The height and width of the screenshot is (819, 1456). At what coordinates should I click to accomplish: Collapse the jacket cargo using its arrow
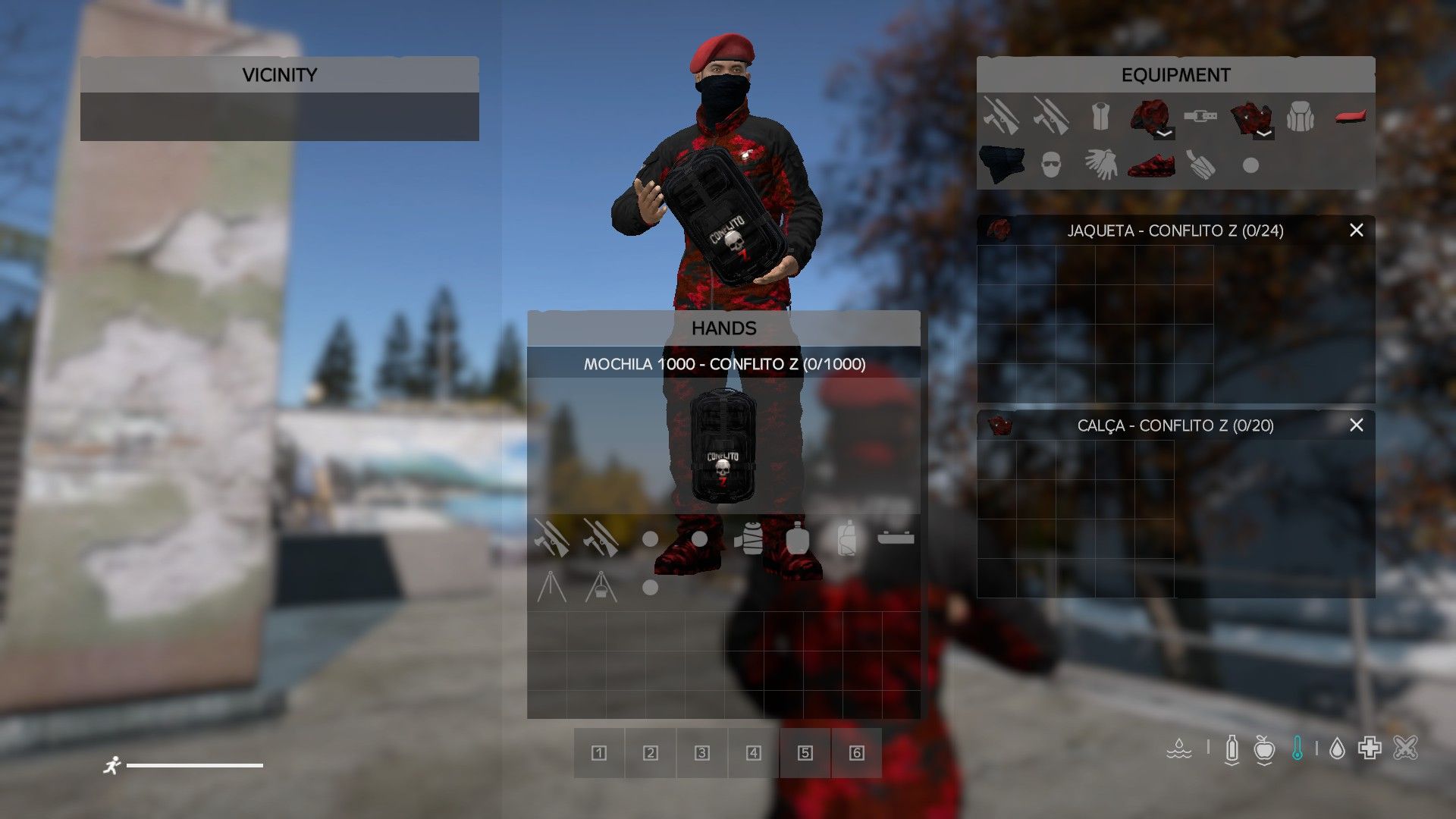pyautogui.click(x=1164, y=133)
